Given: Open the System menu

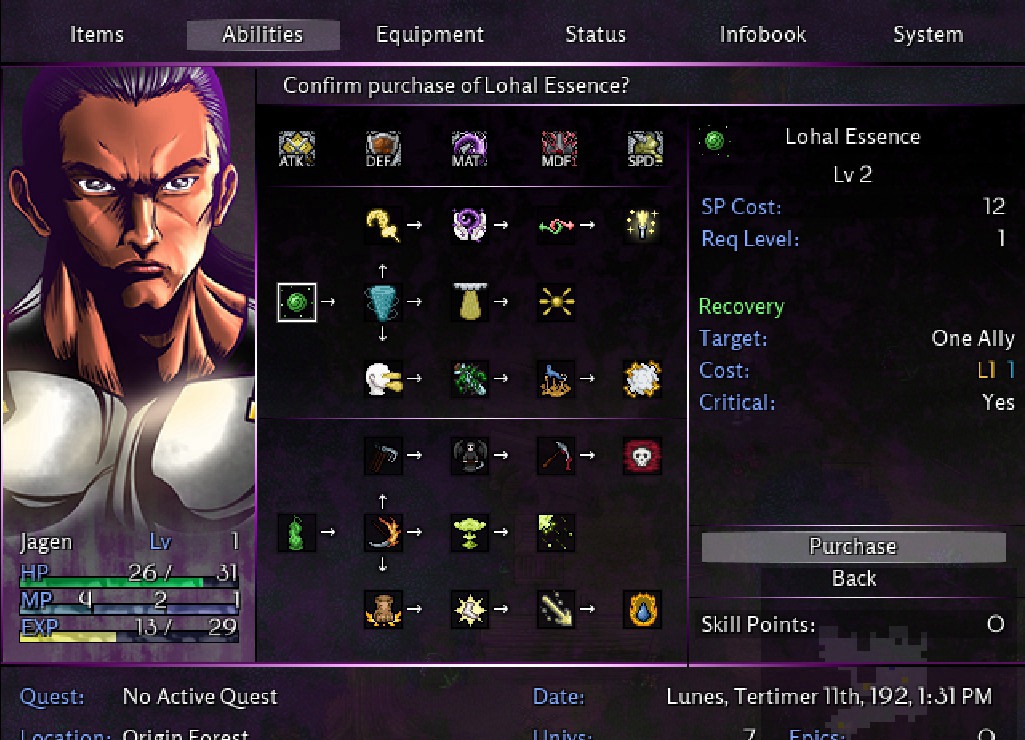Looking at the screenshot, I should [928, 34].
